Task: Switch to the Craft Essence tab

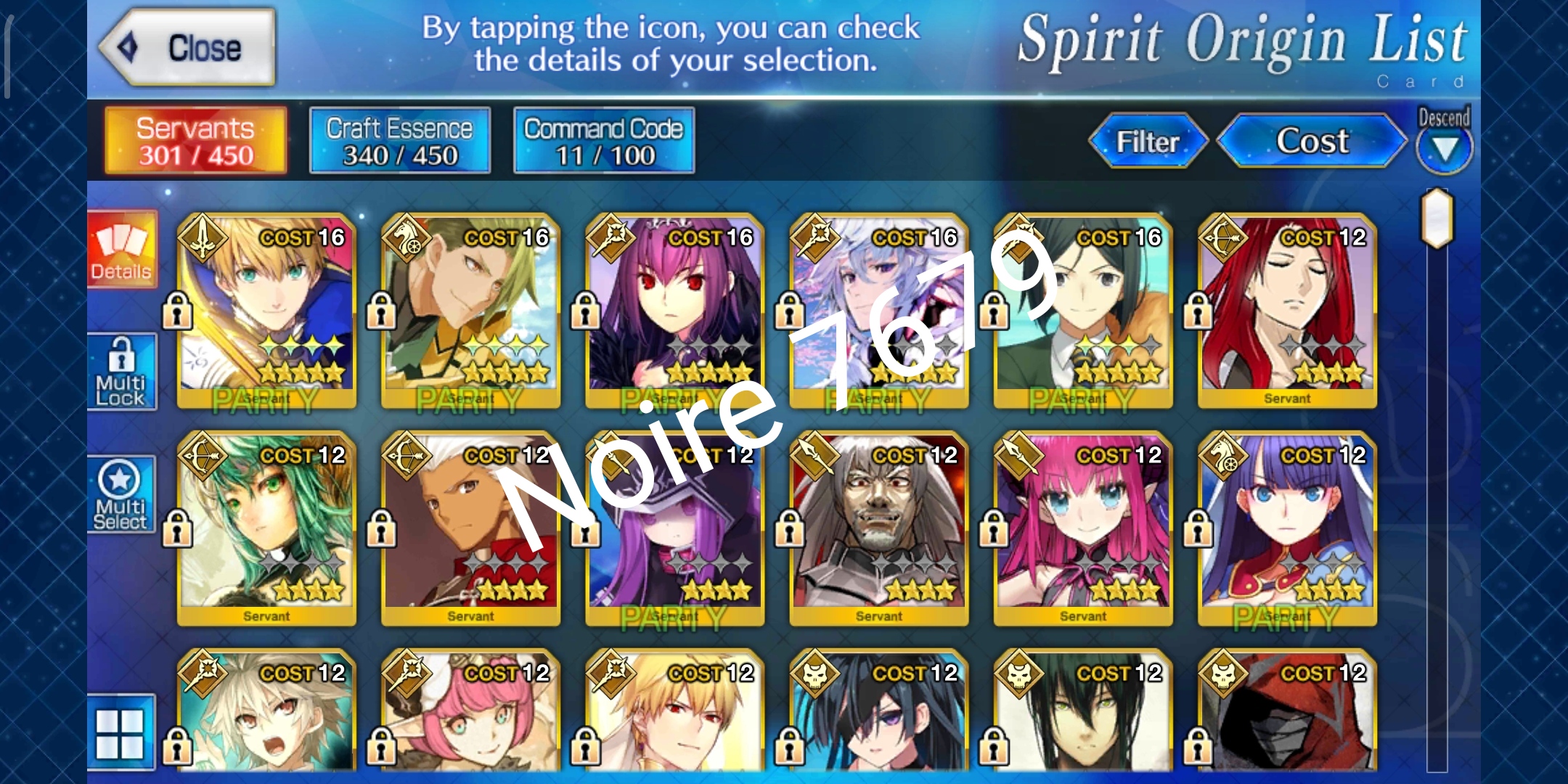Action: [x=399, y=139]
